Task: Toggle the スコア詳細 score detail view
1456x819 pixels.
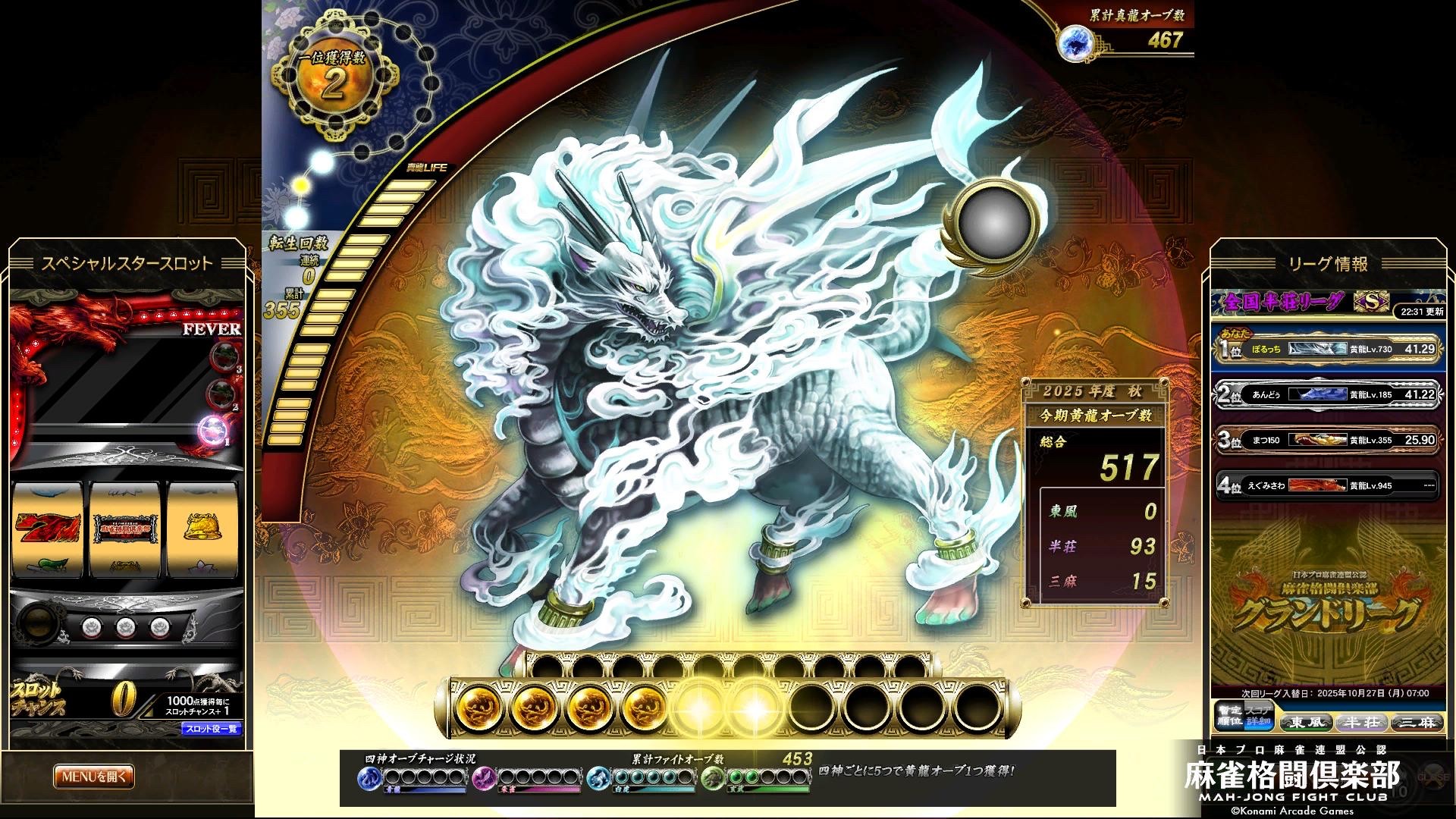Action: (x=1258, y=717)
